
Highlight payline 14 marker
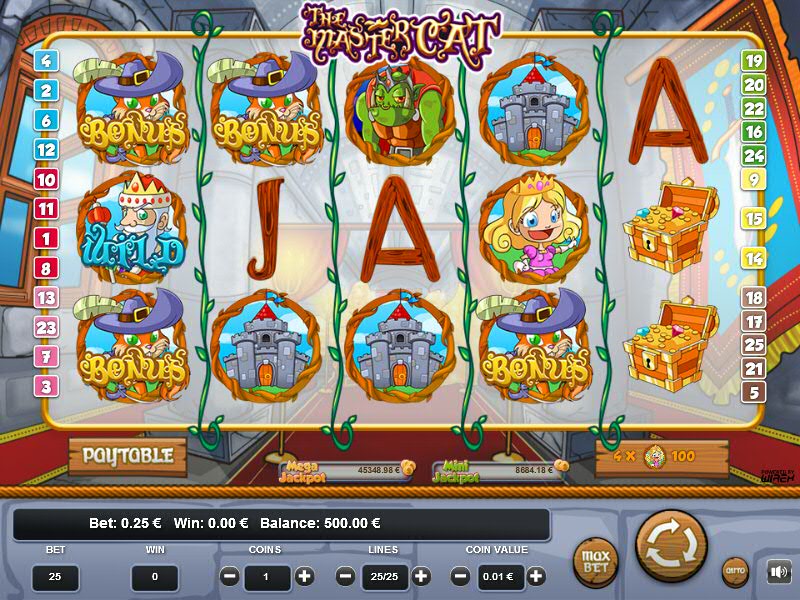point(753,258)
